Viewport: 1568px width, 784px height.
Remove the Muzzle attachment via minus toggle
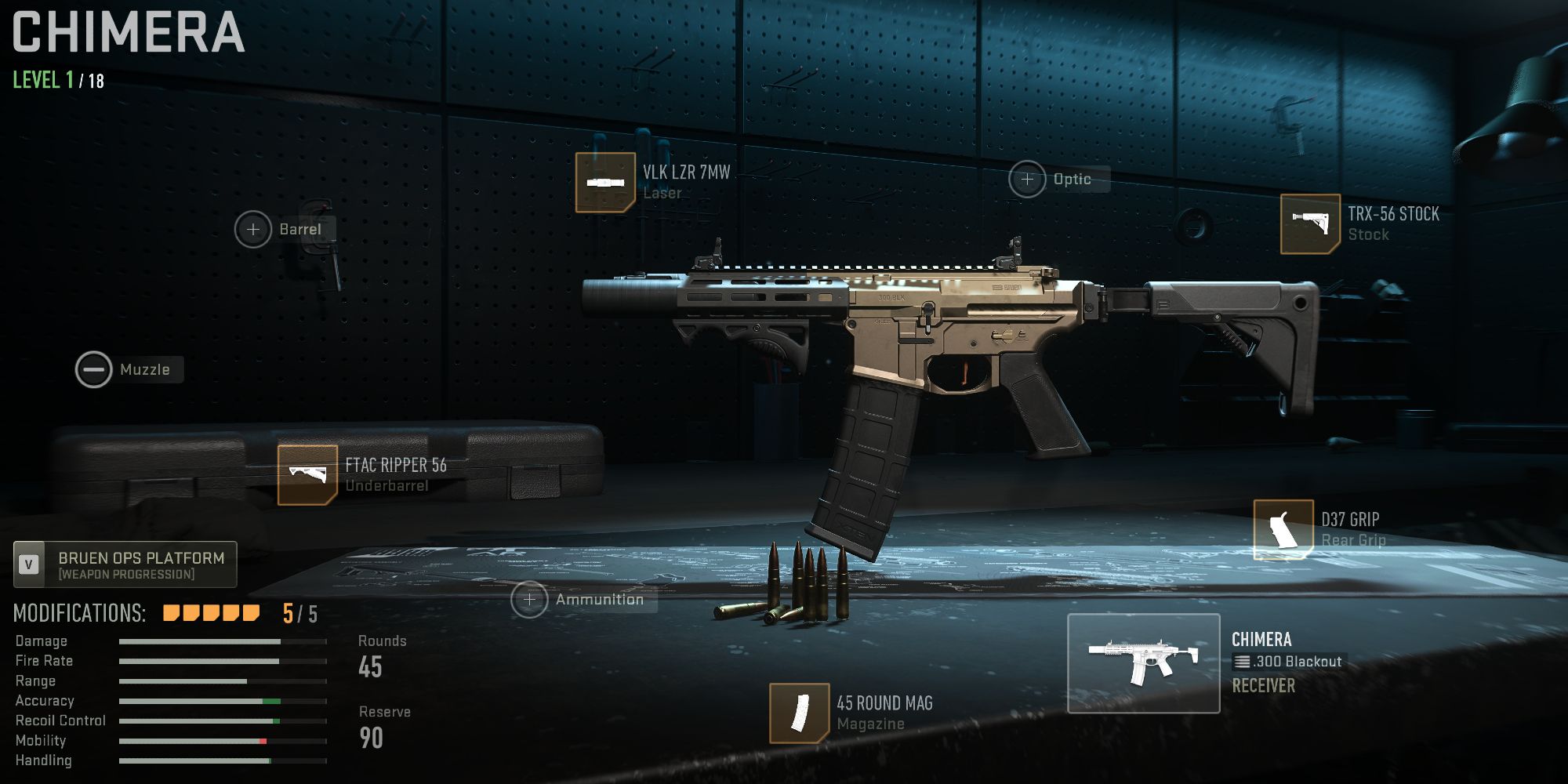[94, 369]
